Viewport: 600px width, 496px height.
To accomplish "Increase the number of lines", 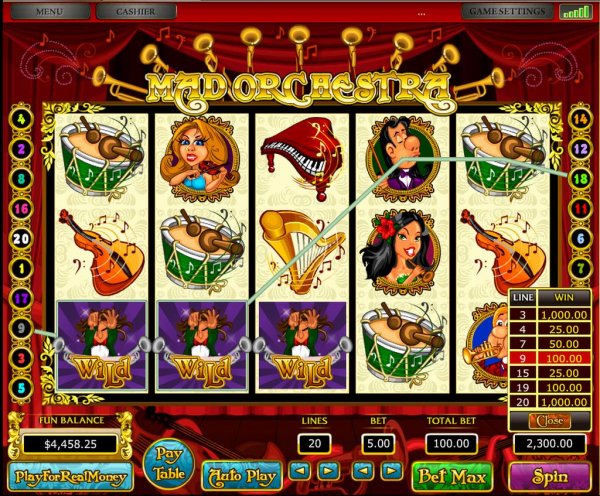I will point(327,468).
